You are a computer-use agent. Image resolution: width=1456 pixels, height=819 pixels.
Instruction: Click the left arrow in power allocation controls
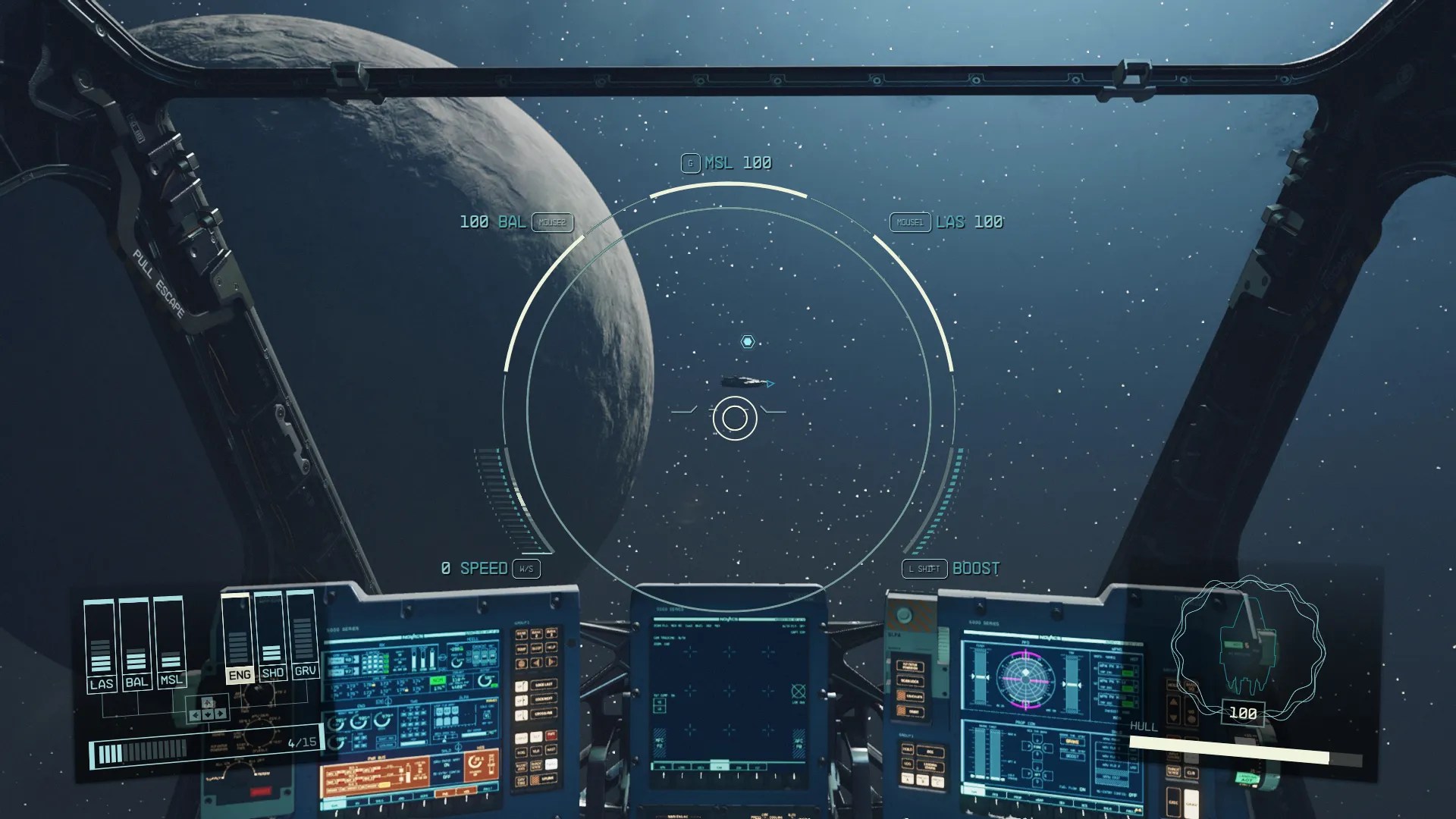[x=195, y=714]
